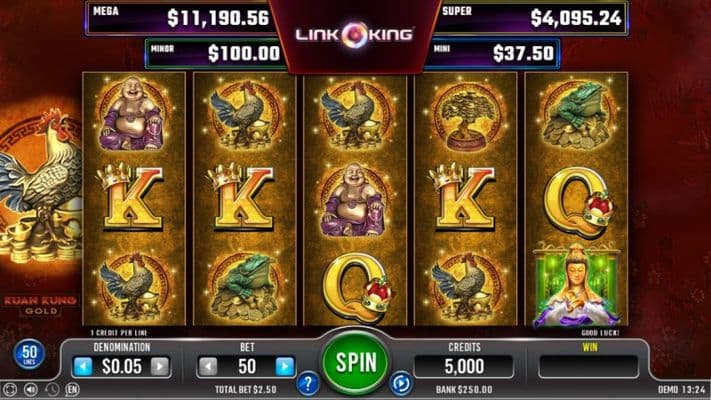Open the history clock icon
The image size is (711, 400).
pyautogui.click(x=52, y=388)
